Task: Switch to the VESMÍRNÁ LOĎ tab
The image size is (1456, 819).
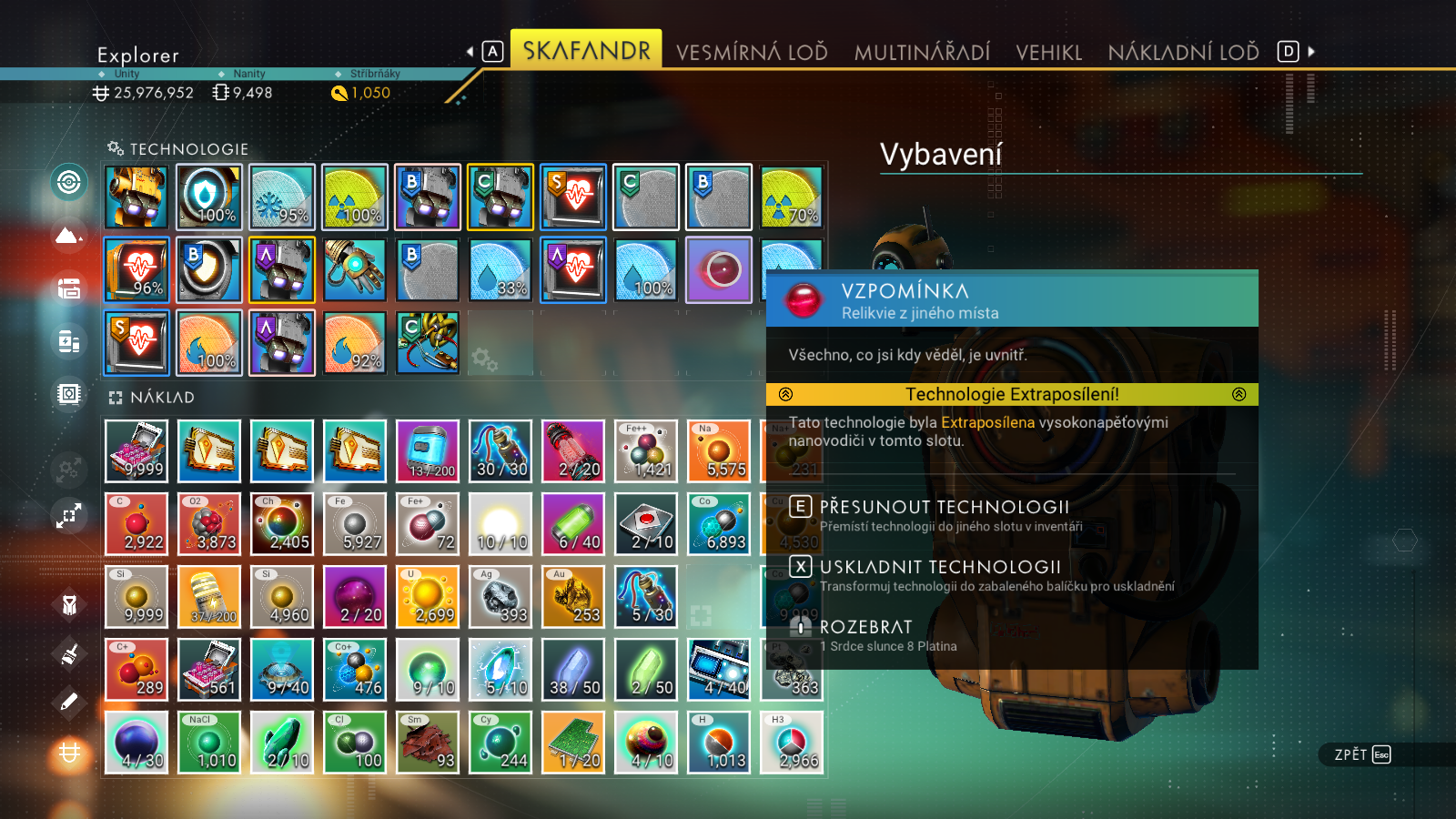Action: pyautogui.click(x=752, y=52)
